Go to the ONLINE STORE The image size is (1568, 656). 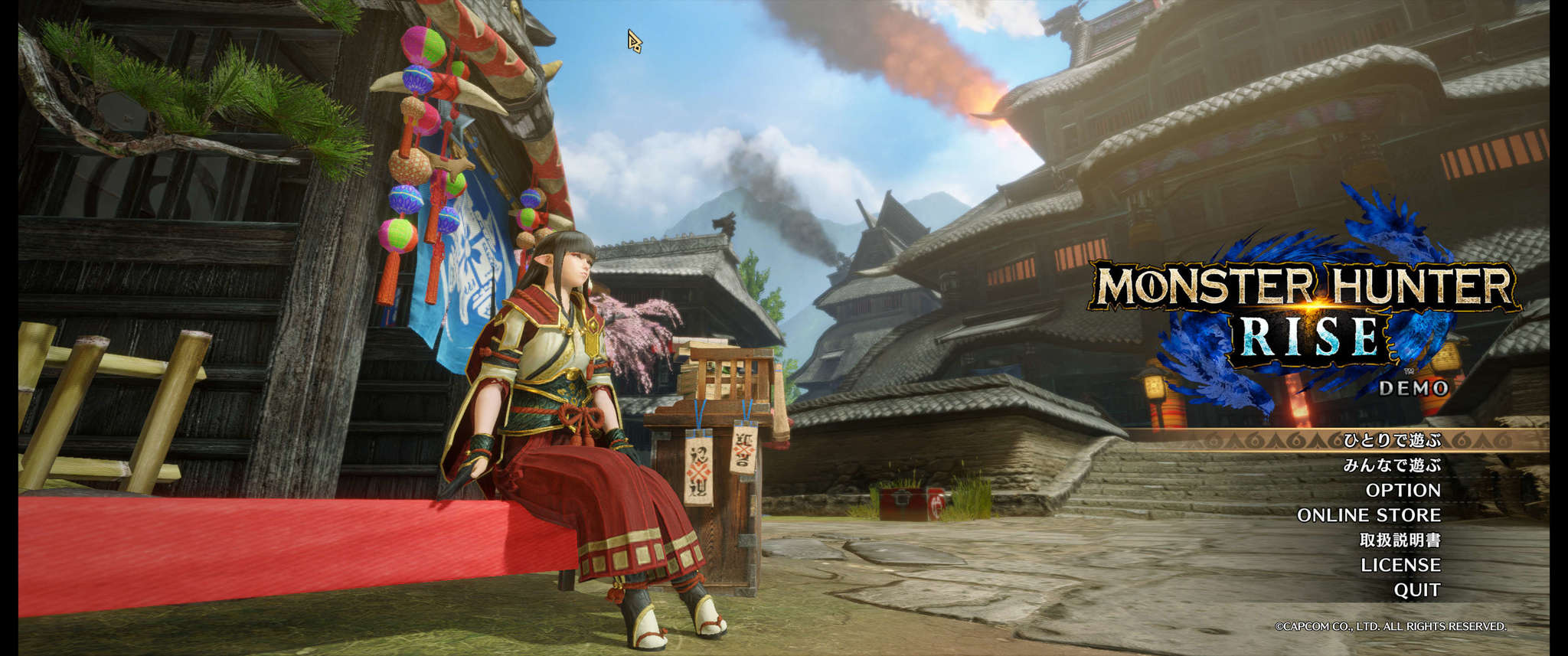coord(1368,515)
